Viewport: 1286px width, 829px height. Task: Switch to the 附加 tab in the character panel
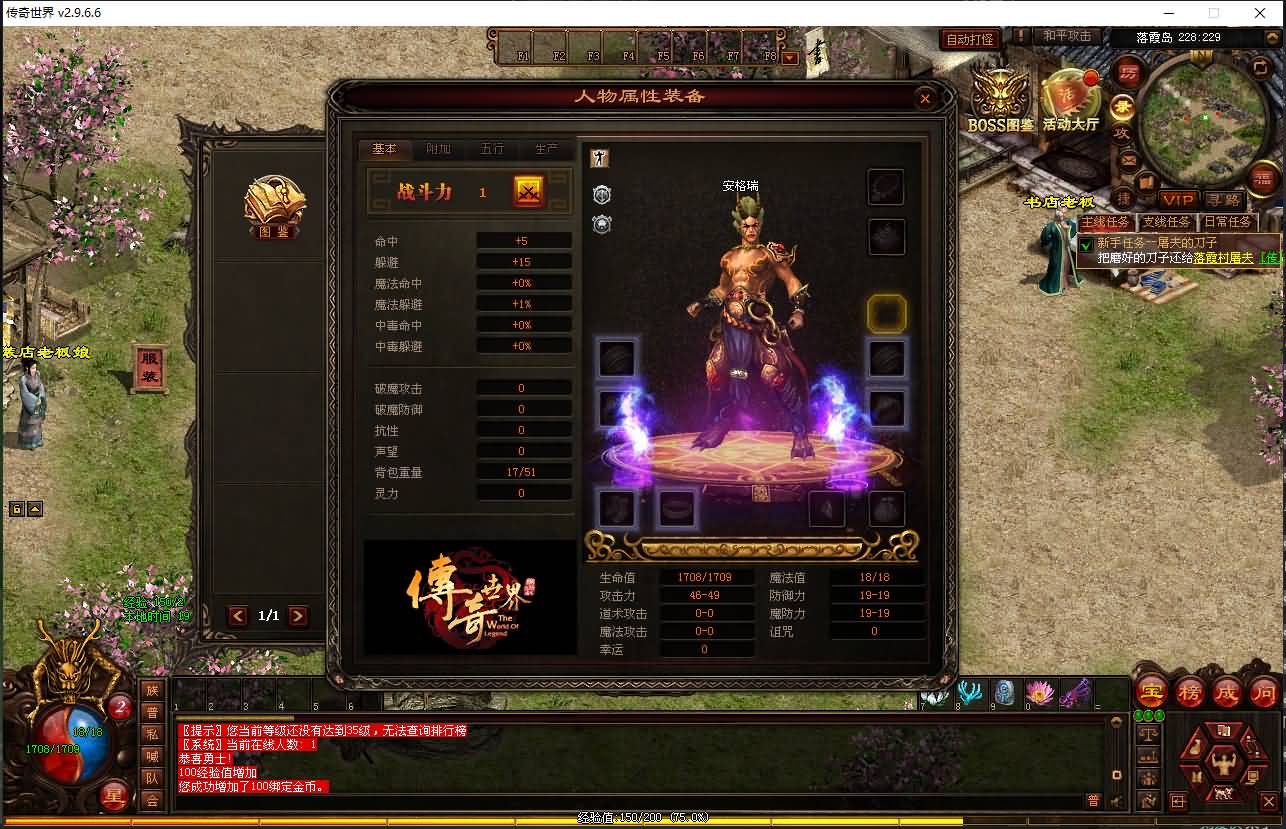[x=439, y=149]
